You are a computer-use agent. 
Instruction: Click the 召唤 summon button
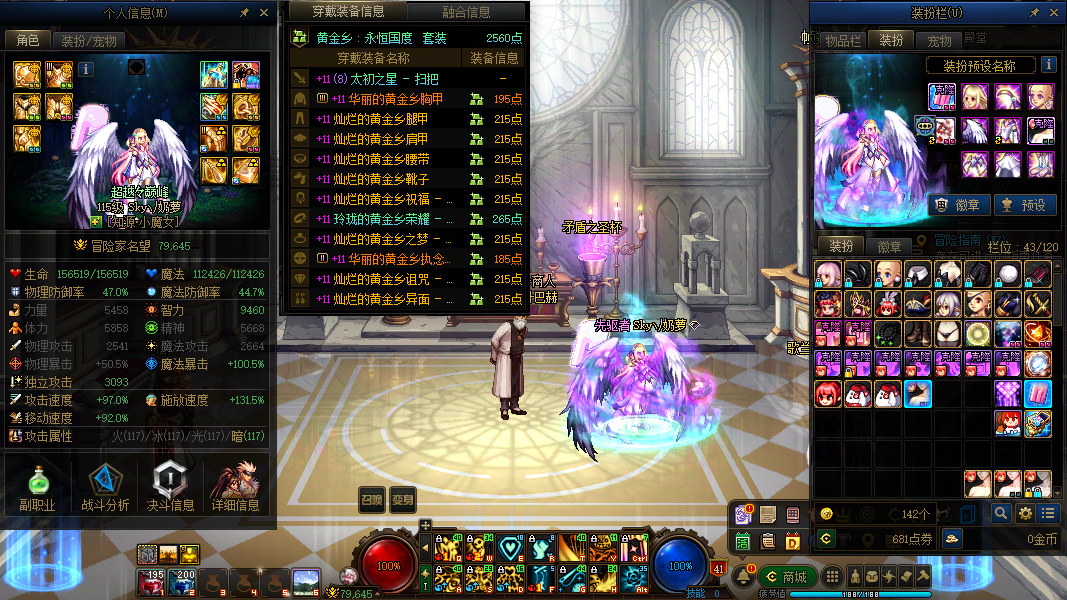(371, 500)
